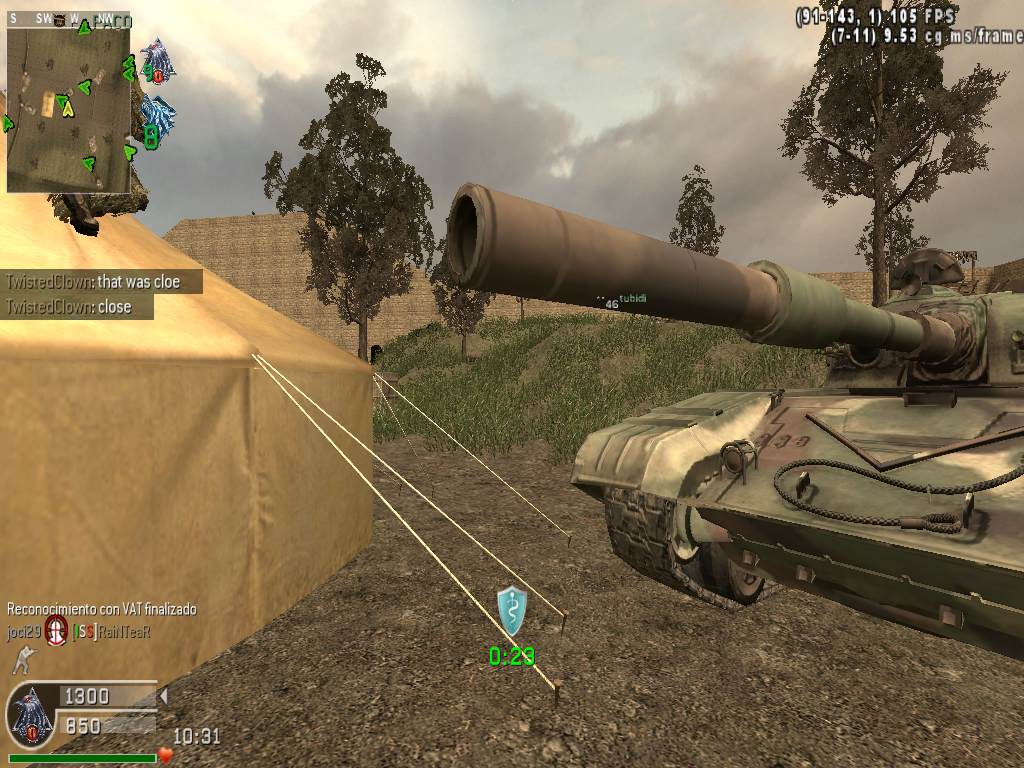1024x768 pixels.
Task: Click the eagle team emblem in the score panel
Action: (x=31, y=715)
